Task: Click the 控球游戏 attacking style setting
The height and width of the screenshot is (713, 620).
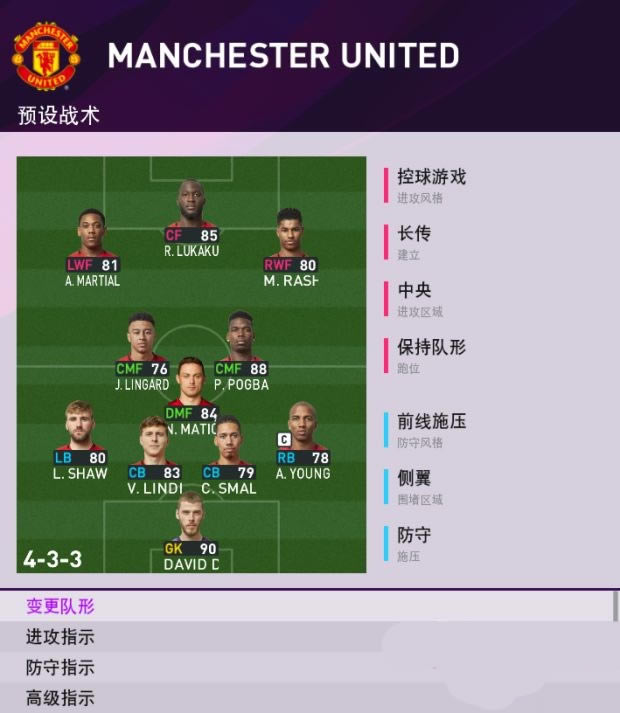Action: click(x=431, y=184)
